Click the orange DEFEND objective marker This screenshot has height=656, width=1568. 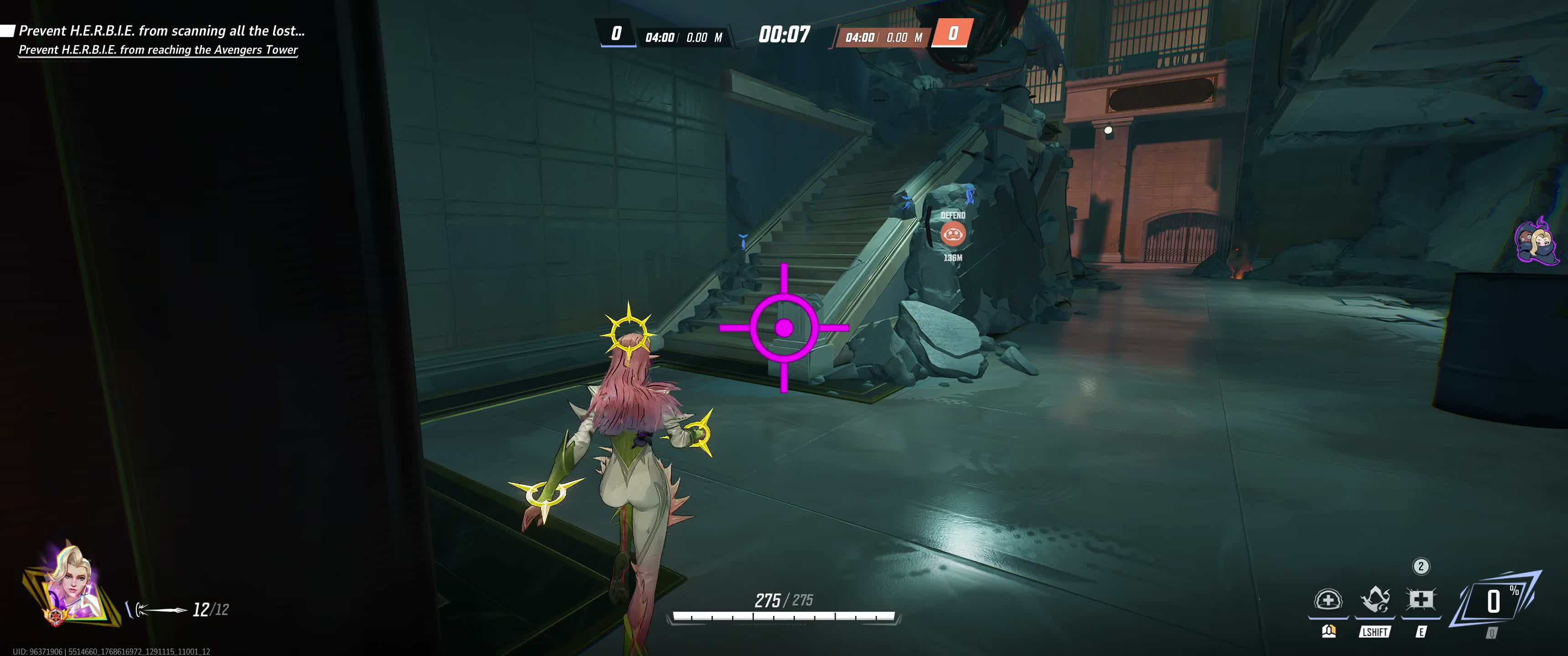click(x=953, y=233)
